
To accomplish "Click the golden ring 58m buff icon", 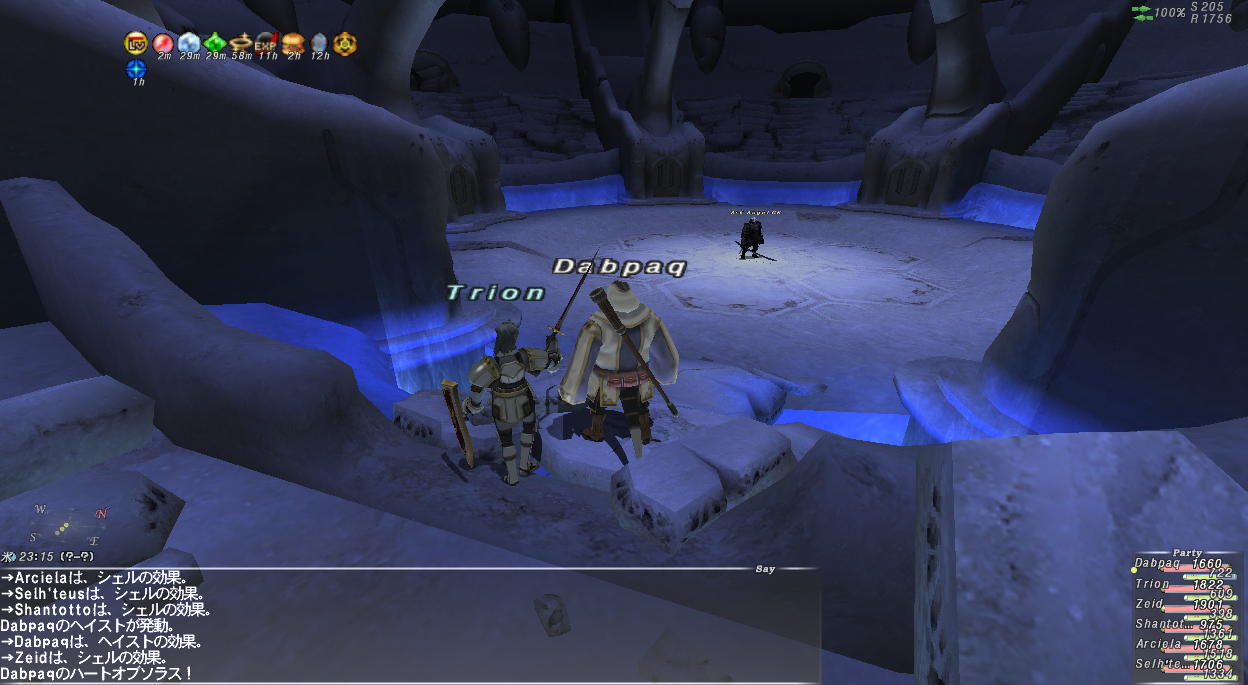I will tap(241, 43).
